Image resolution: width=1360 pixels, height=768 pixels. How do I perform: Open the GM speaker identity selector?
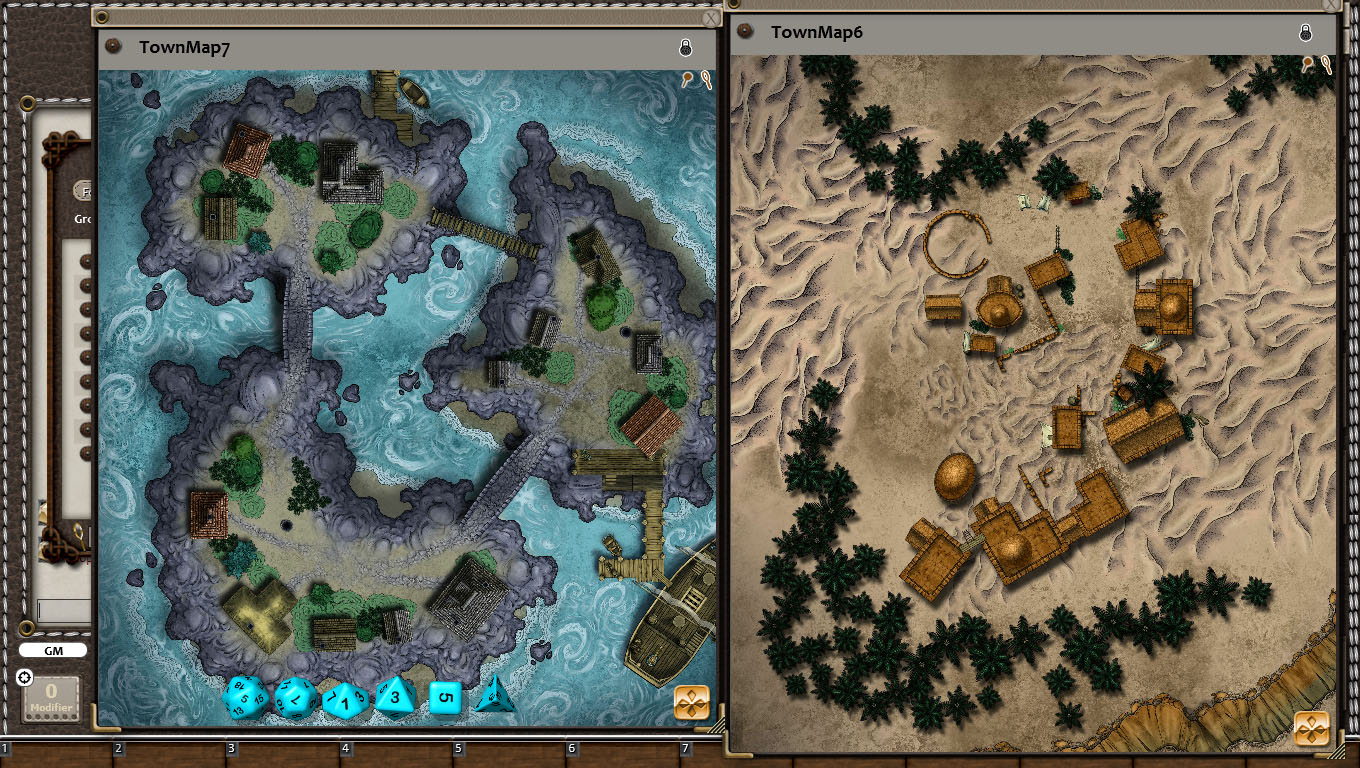point(55,650)
